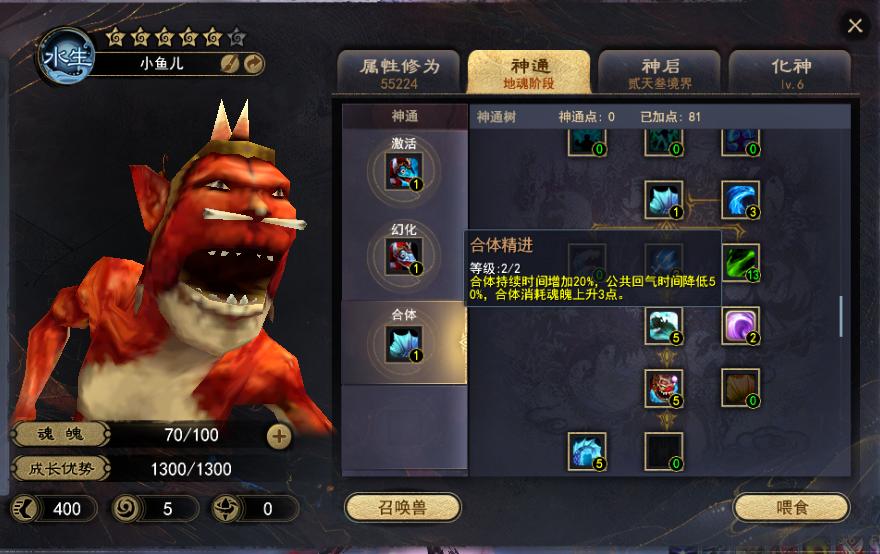The height and width of the screenshot is (554, 880).
Task: Rename the pet with the pencil icon
Action: (229, 64)
